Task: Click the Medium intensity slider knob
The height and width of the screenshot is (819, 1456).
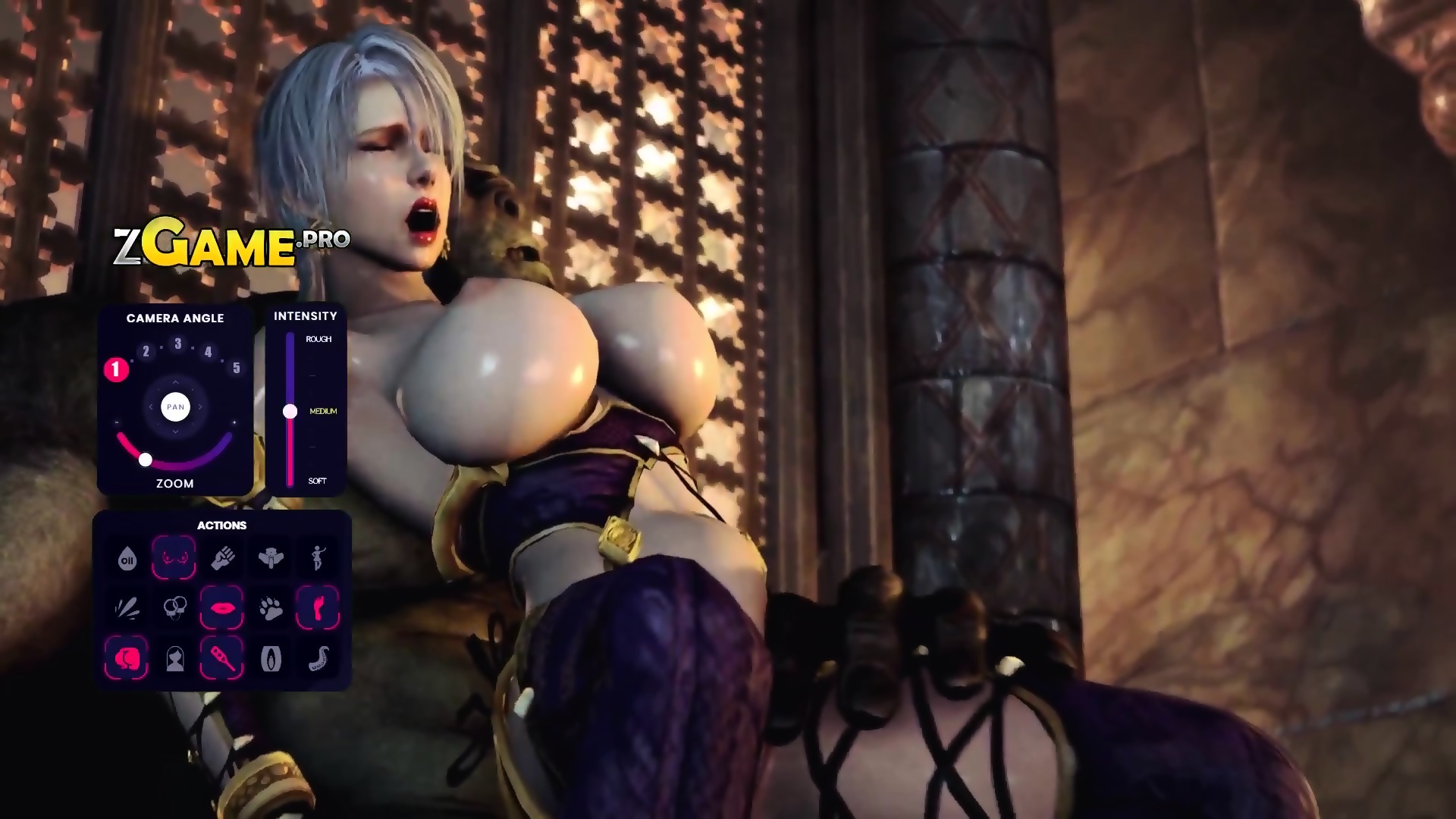Action: click(290, 411)
